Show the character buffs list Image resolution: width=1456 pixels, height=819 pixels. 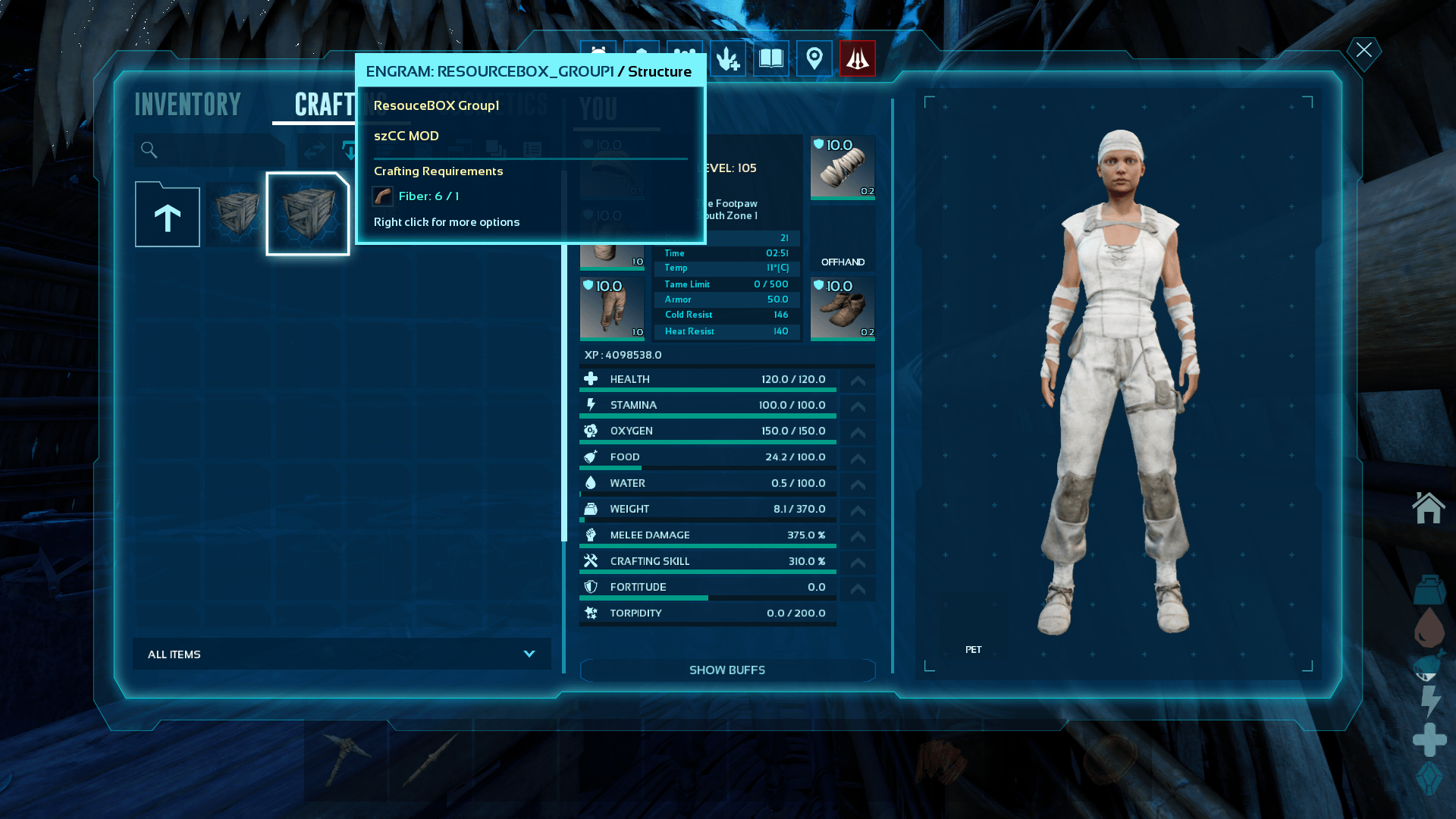[726, 670]
